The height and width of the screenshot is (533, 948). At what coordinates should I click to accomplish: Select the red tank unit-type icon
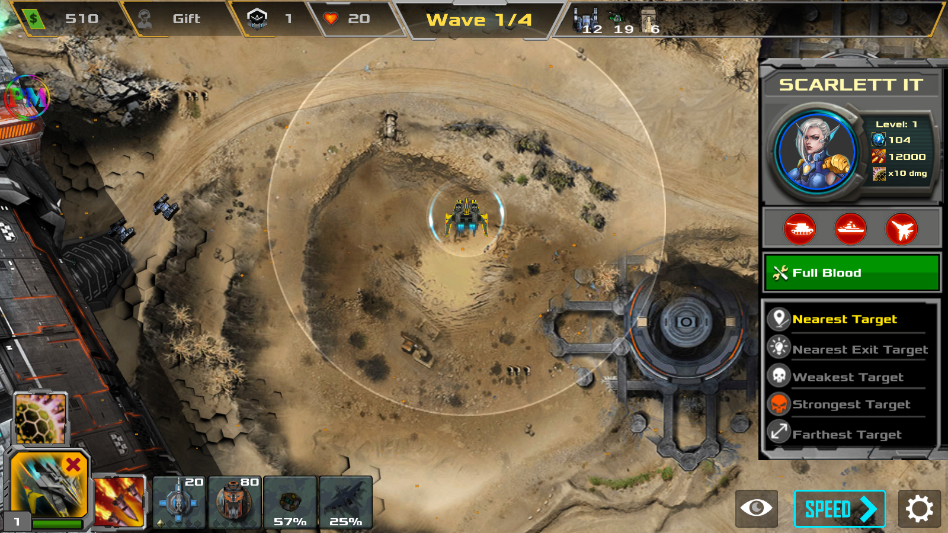pyautogui.click(x=799, y=229)
